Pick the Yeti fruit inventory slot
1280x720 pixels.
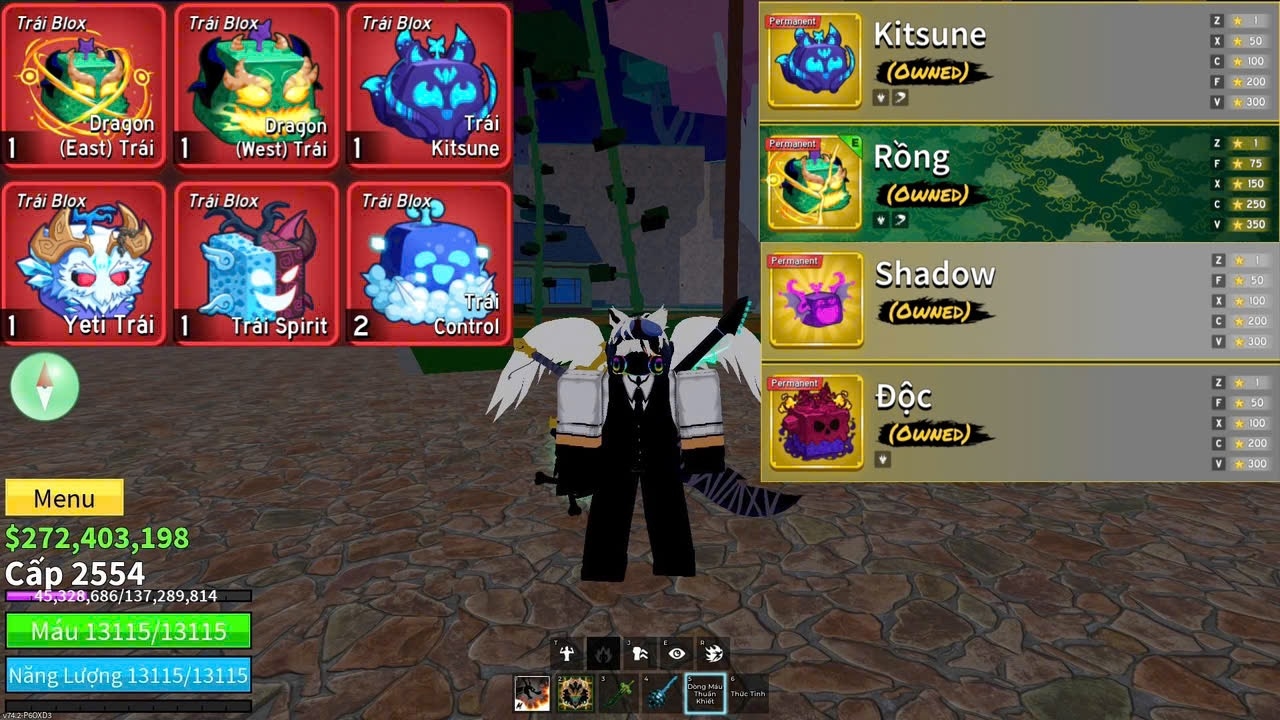click(x=83, y=264)
